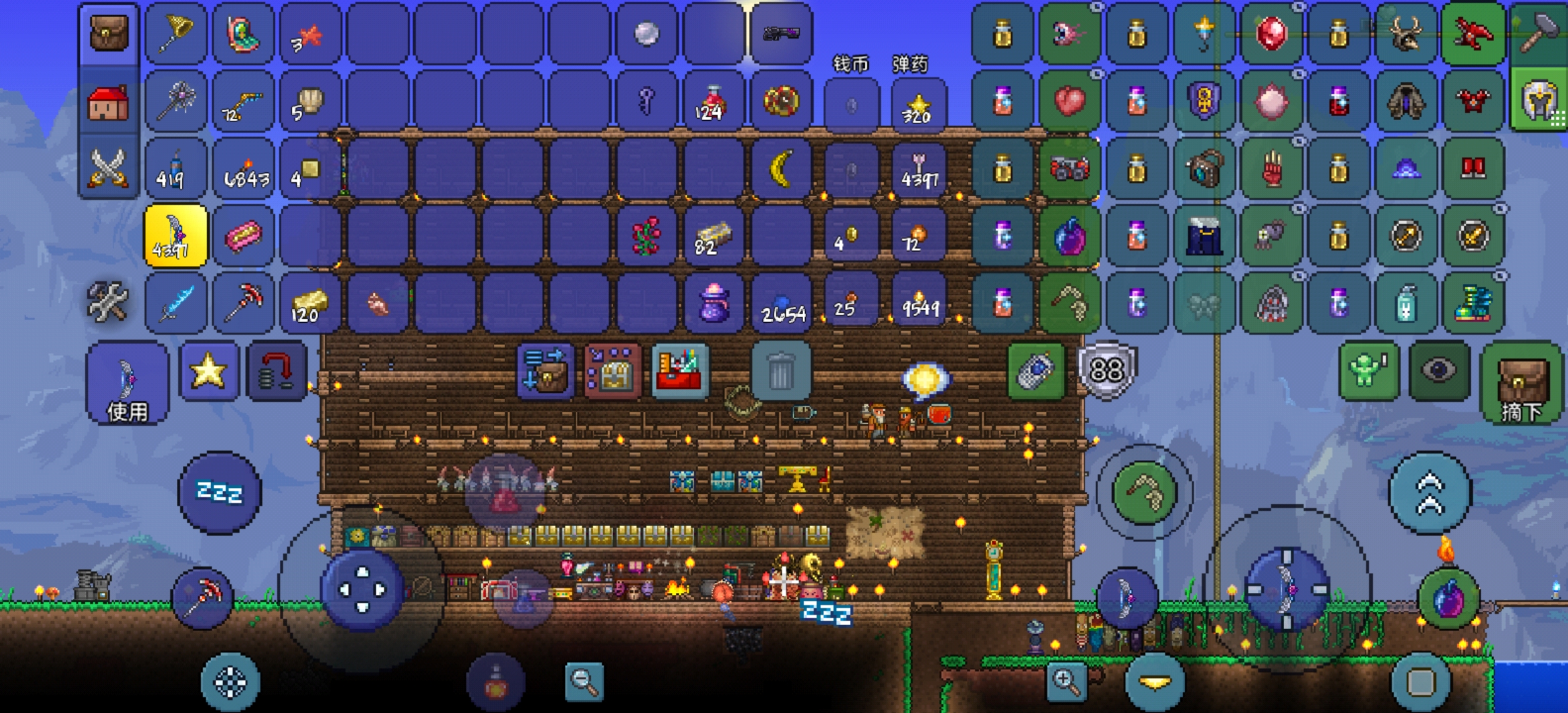Sort the inventory with the sort button
Image resolution: width=1568 pixels, height=713 pixels.
coord(546,371)
